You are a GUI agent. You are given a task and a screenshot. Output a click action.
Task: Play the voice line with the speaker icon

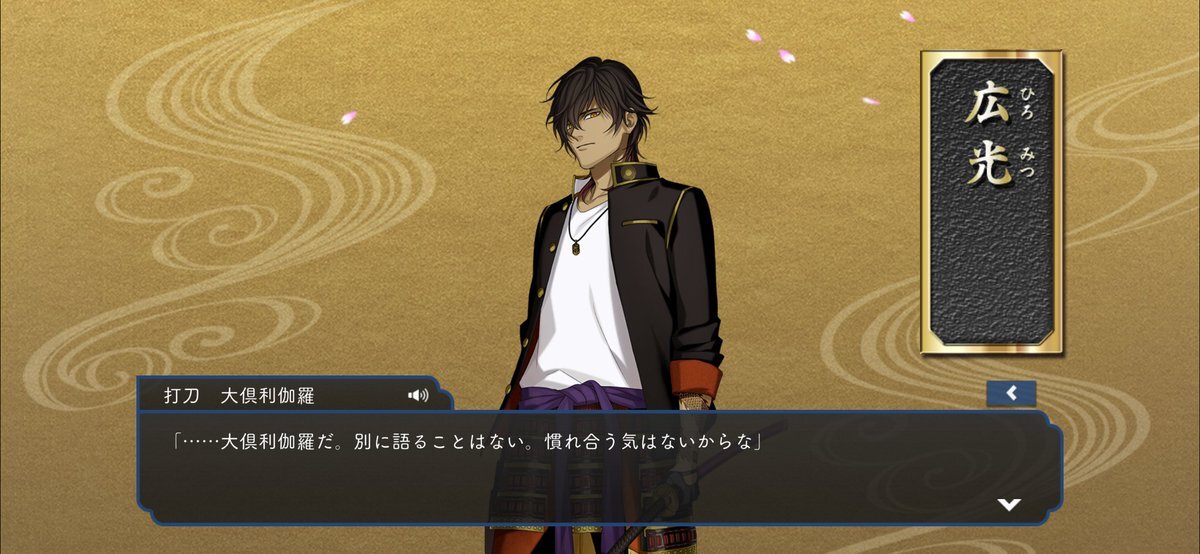pos(418,395)
